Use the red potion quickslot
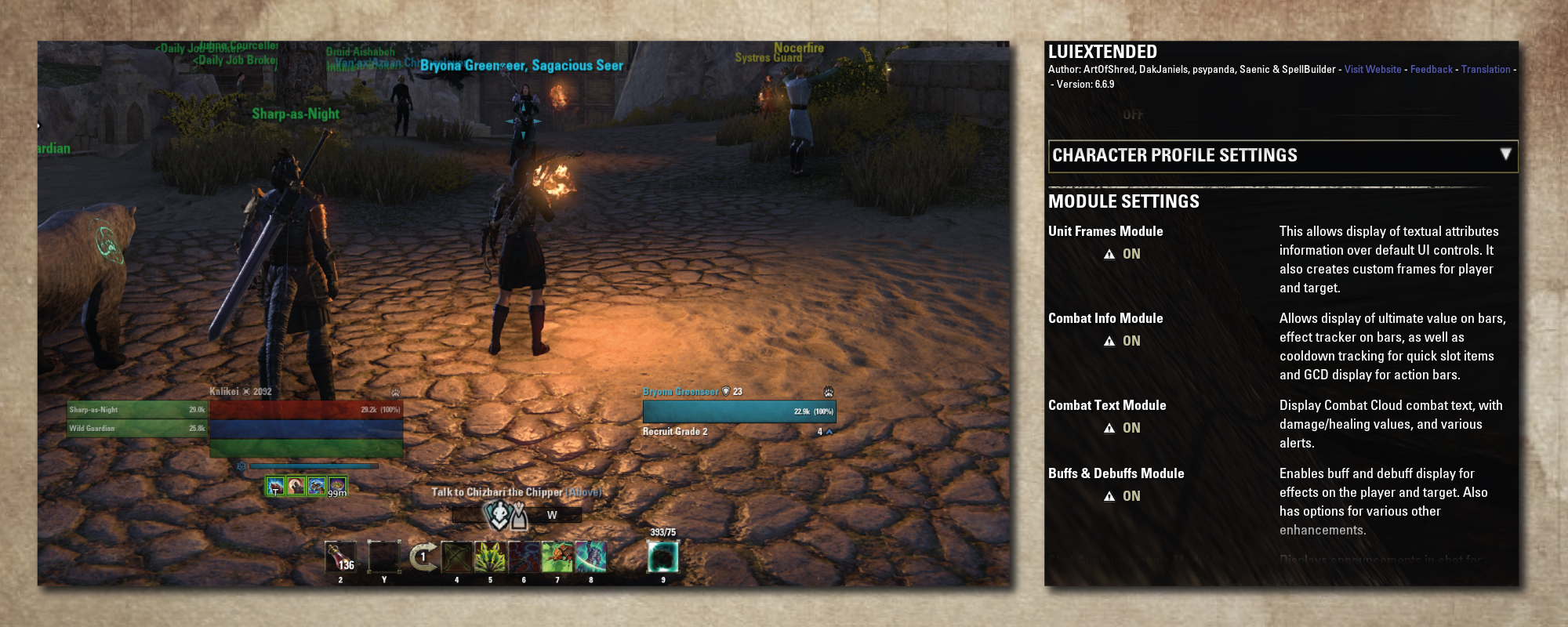Screen dimensions: 1568x627 (x=340, y=557)
